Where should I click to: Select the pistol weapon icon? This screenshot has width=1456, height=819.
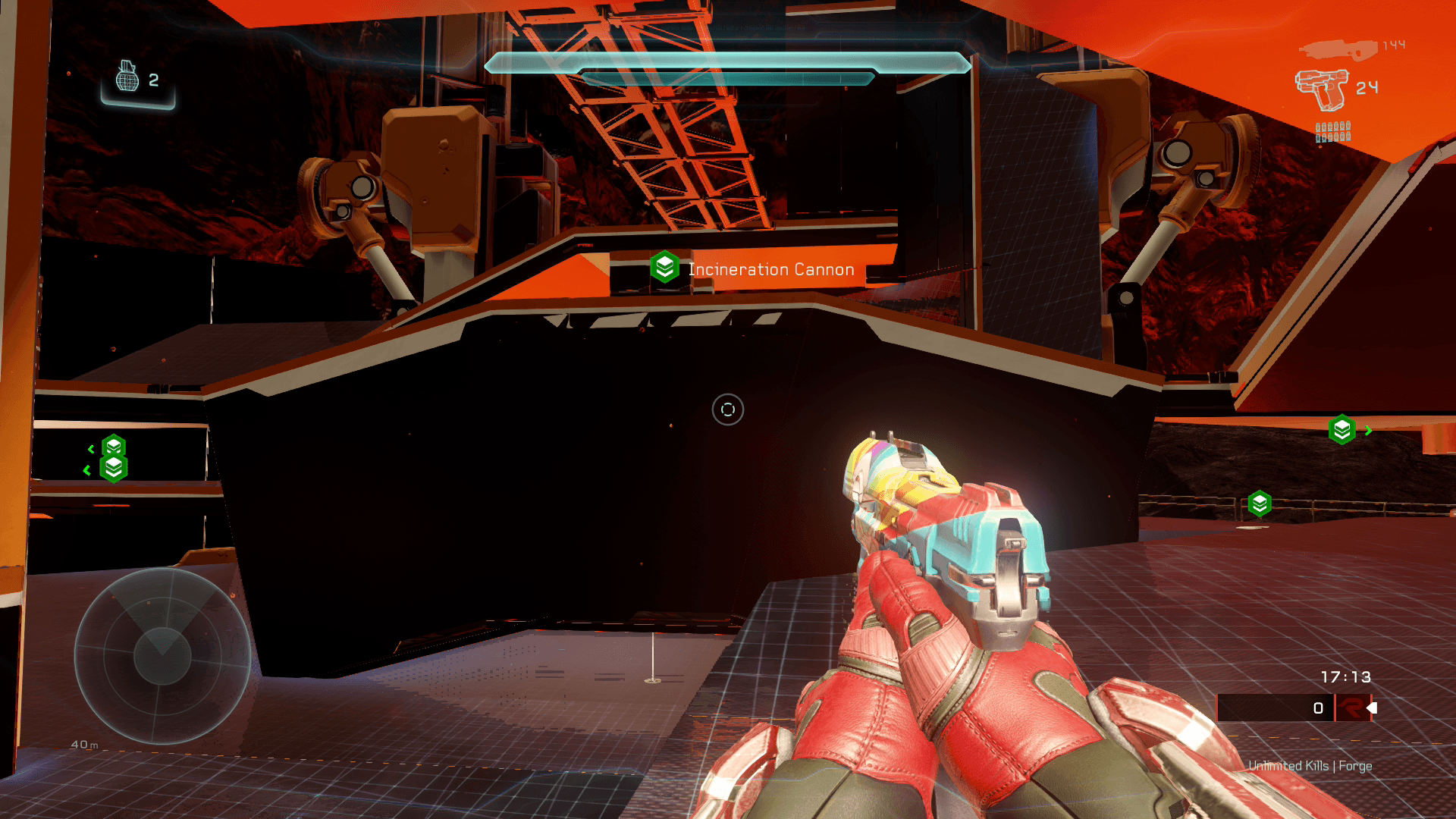(1320, 89)
